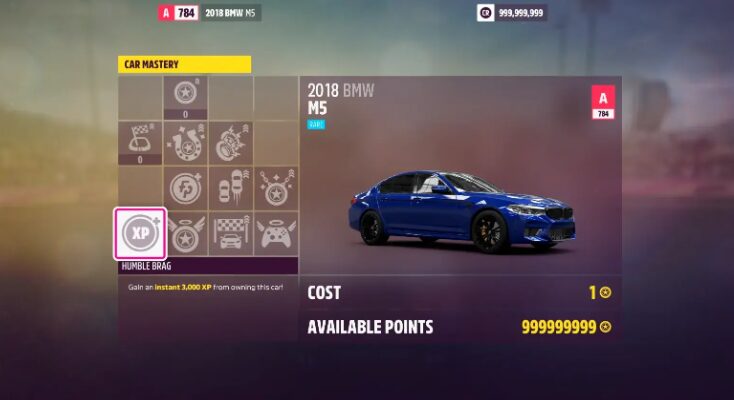Pick the race track flag perk
This screenshot has width=734, height=400.
click(x=140, y=141)
